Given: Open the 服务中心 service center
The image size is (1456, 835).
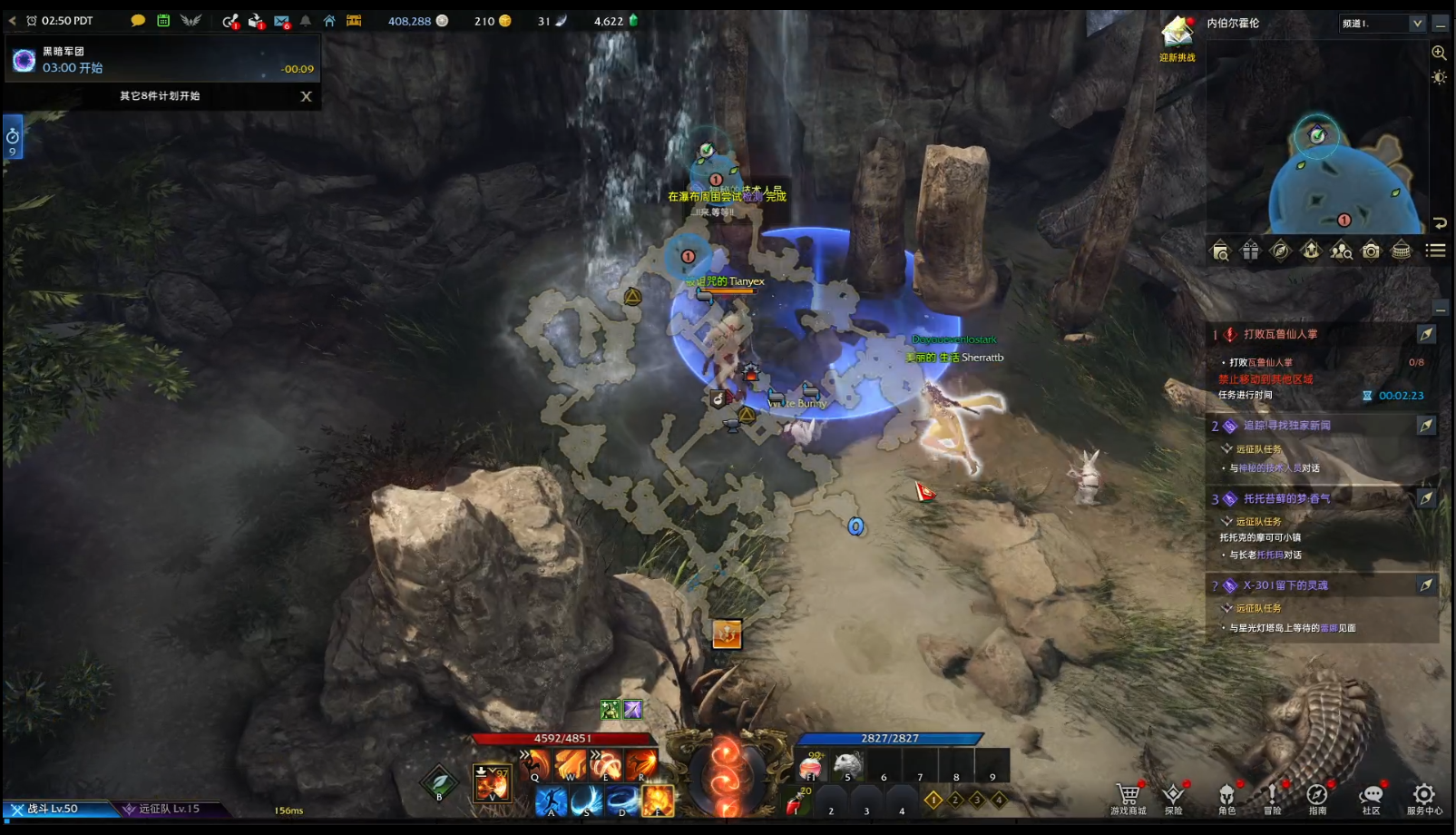Looking at the screenshot, I should coord(1423,796).
